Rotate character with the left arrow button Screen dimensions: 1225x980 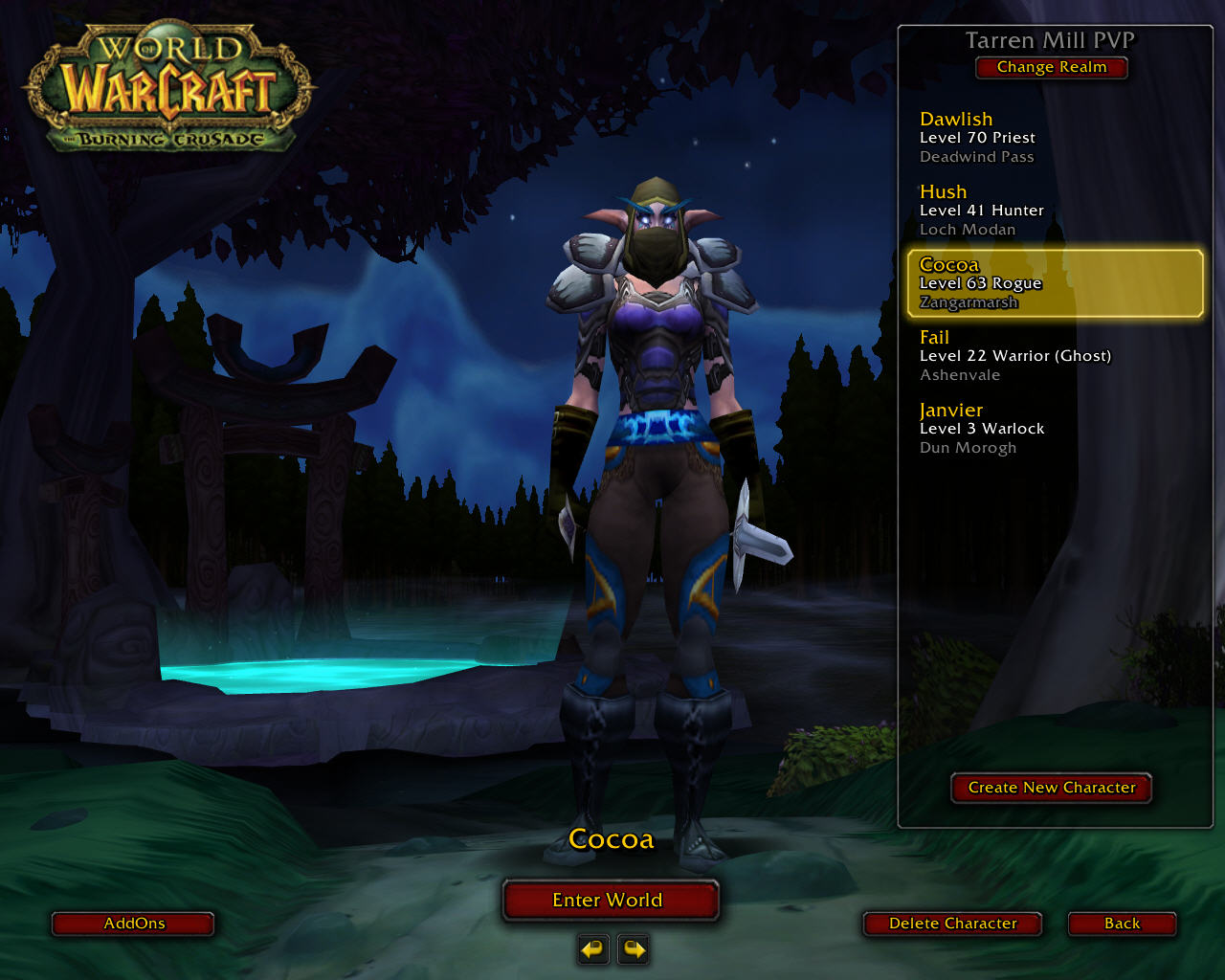593,949
